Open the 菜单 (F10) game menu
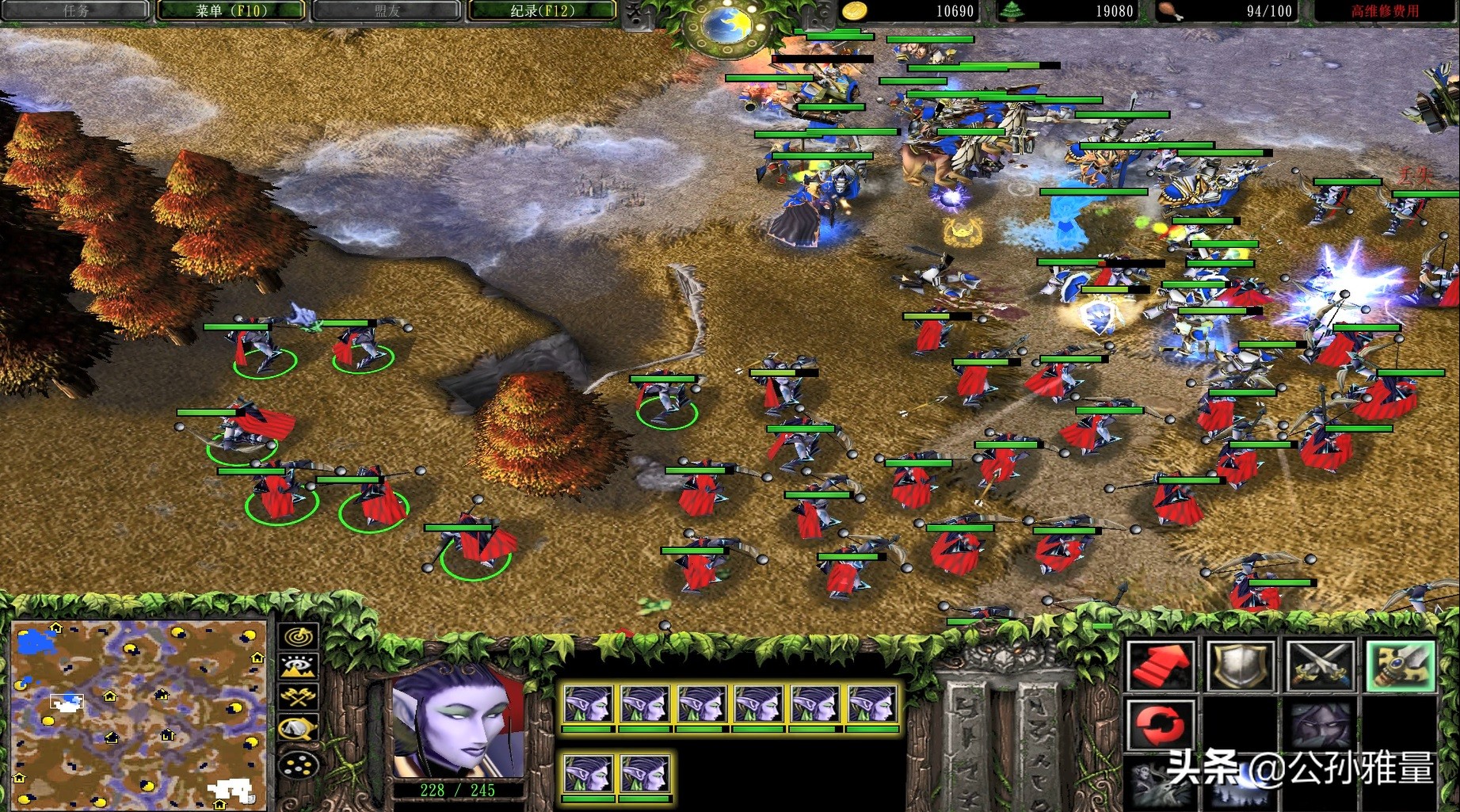 pyautogui.click(x=231, y=11)
